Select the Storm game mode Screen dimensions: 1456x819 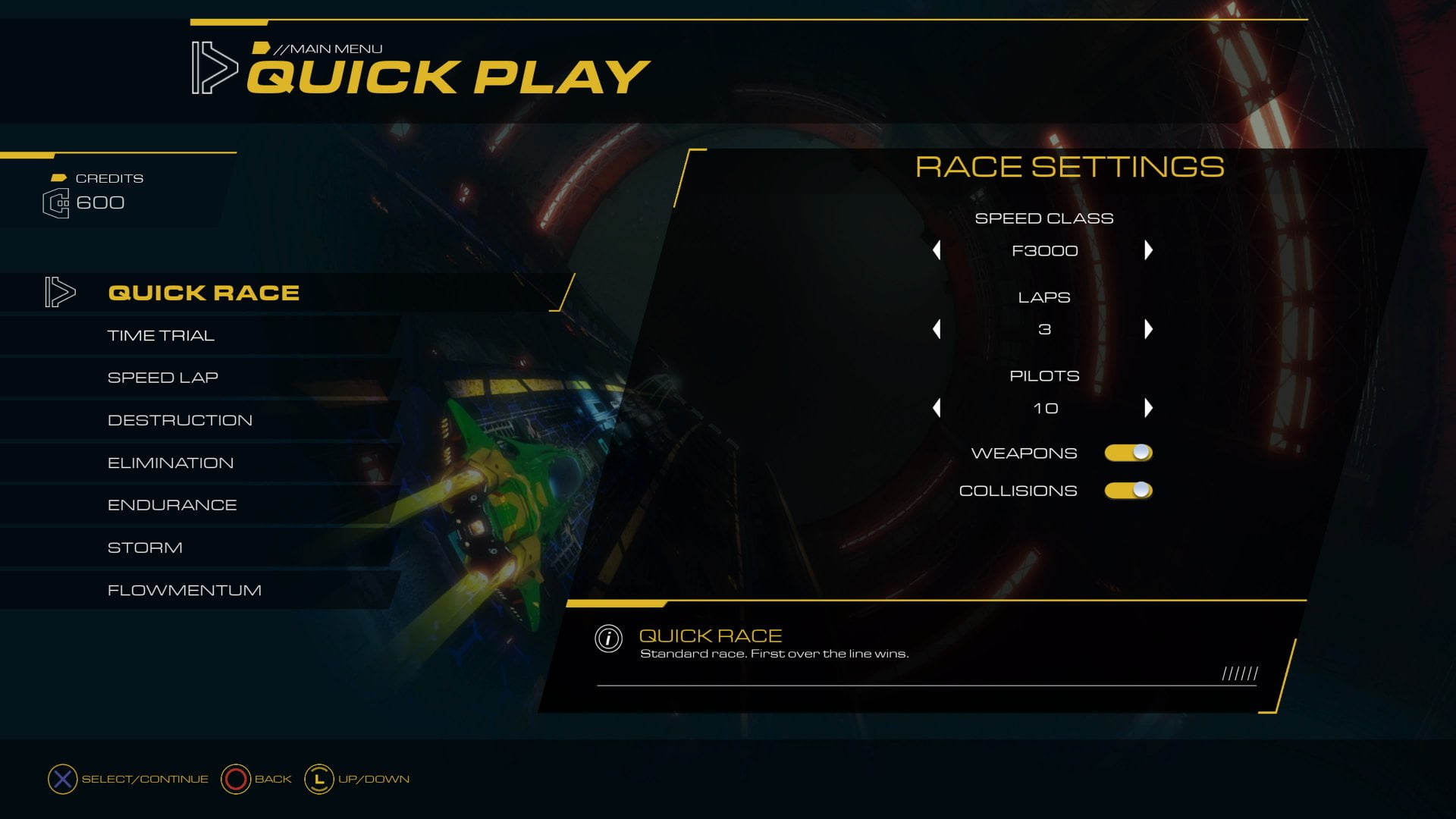click(x=144, y=547)
